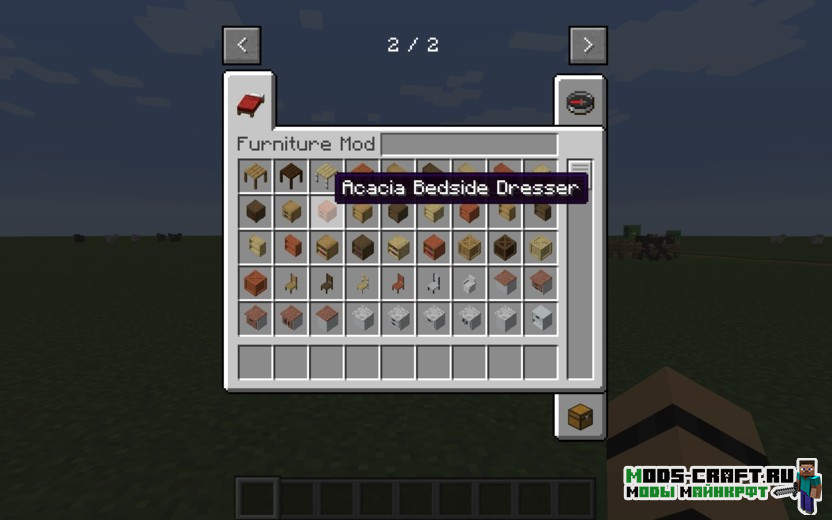The height and width of the screenshot is (520, 832).
Task: Grab the light oak table item
Action: [255, 175]
